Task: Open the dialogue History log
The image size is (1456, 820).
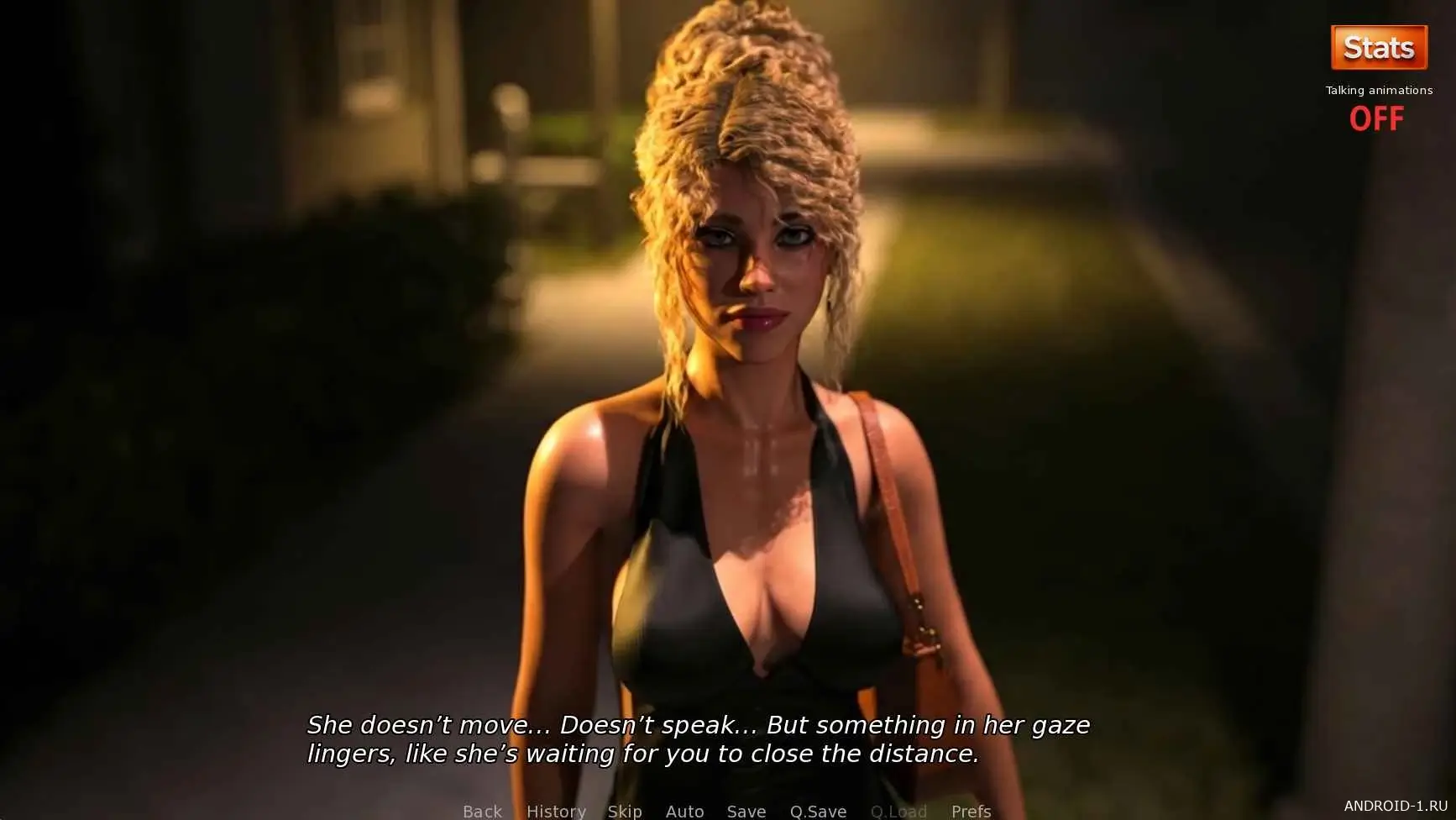Action: click(556, 811)
